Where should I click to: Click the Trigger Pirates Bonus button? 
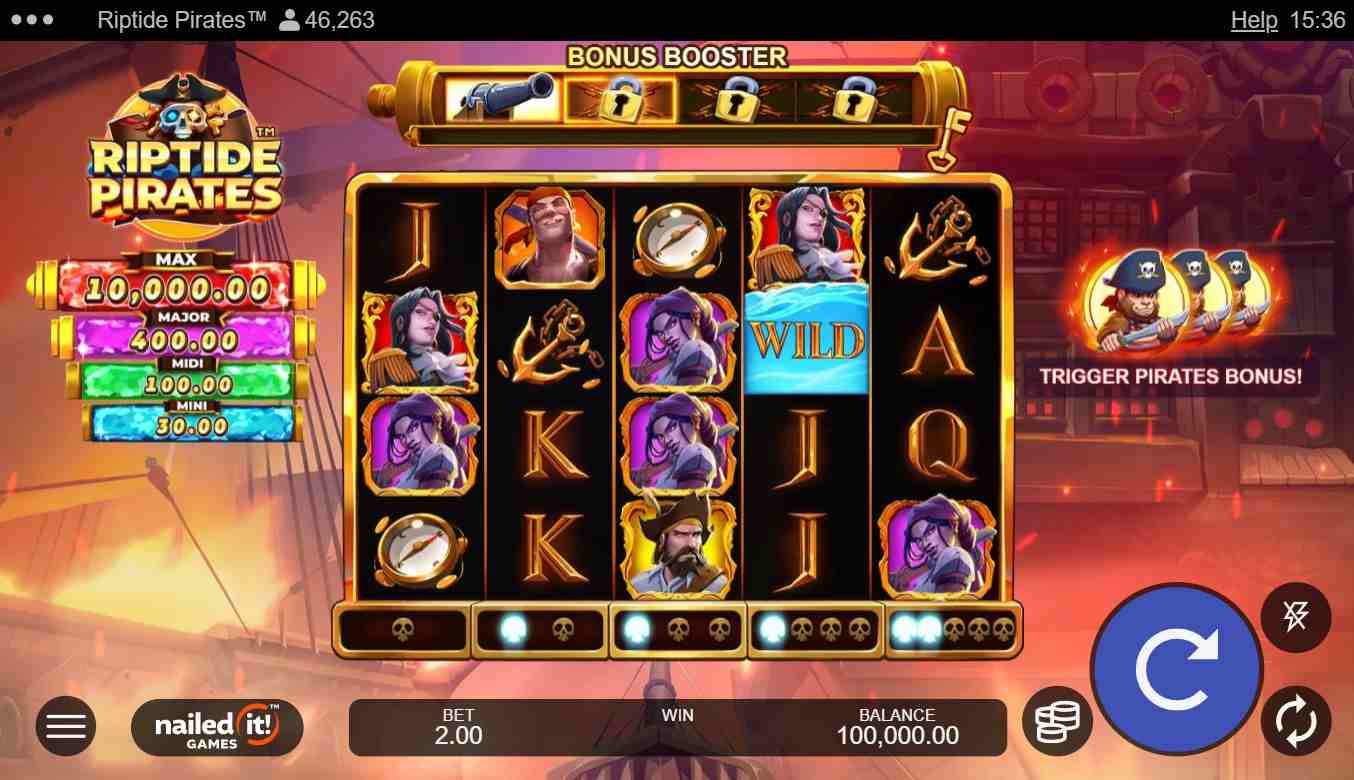(x=1170, y=377)
